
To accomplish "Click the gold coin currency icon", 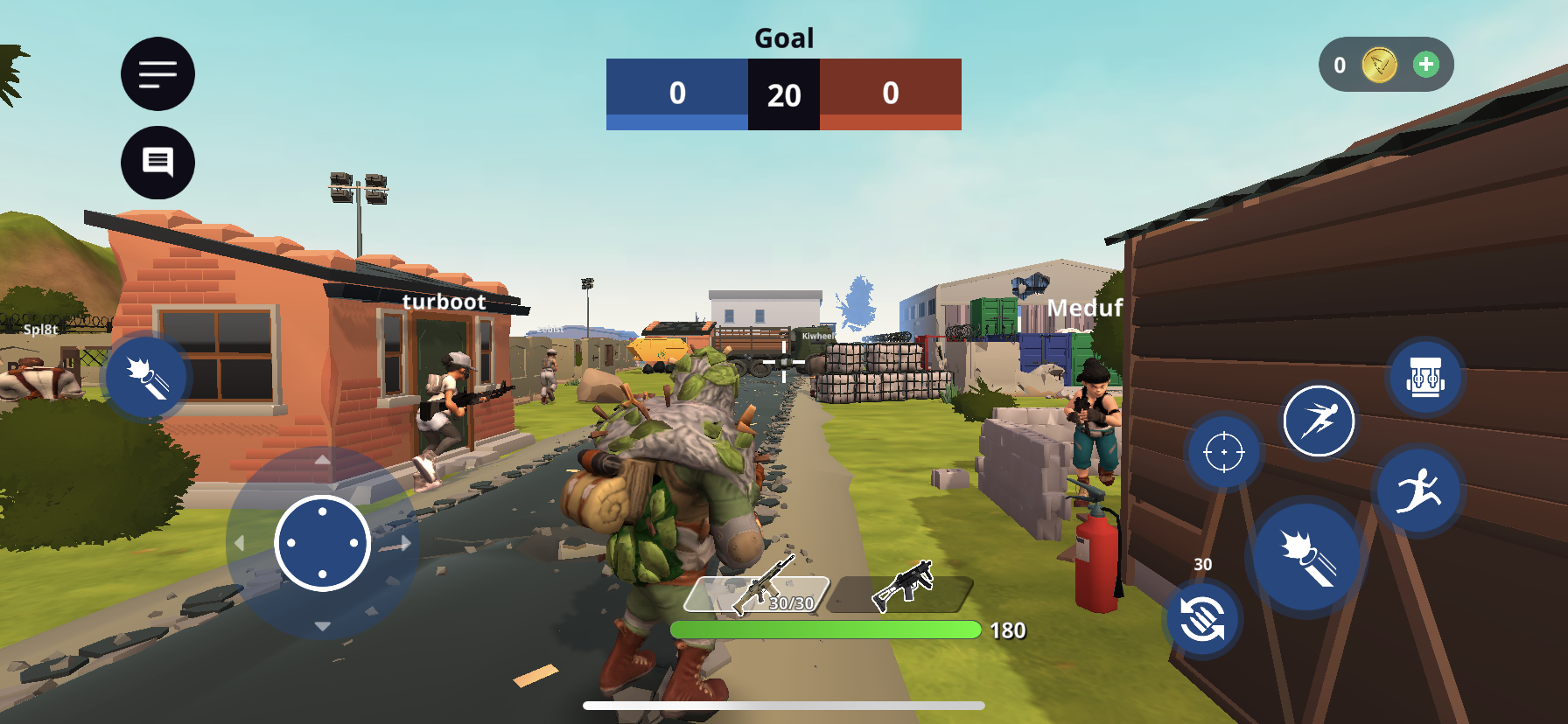I will point(1380,65).
